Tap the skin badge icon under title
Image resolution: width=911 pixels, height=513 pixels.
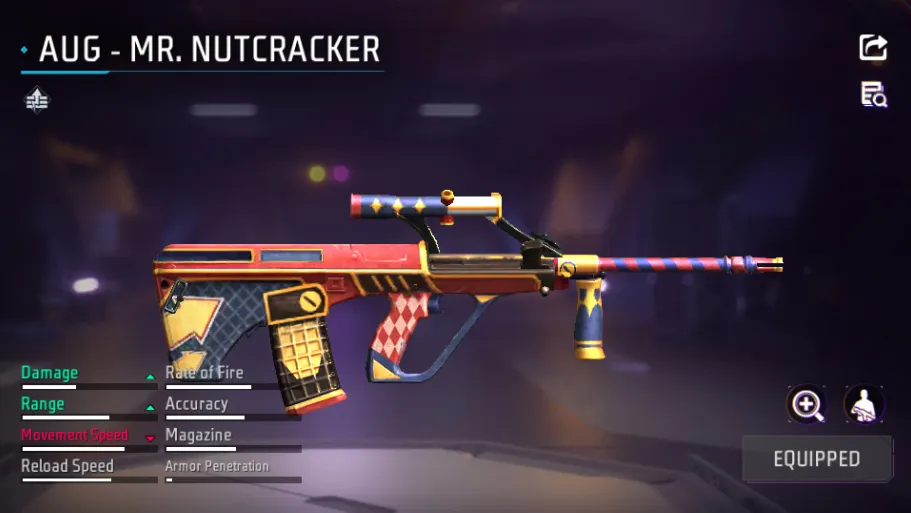point(37,99)
